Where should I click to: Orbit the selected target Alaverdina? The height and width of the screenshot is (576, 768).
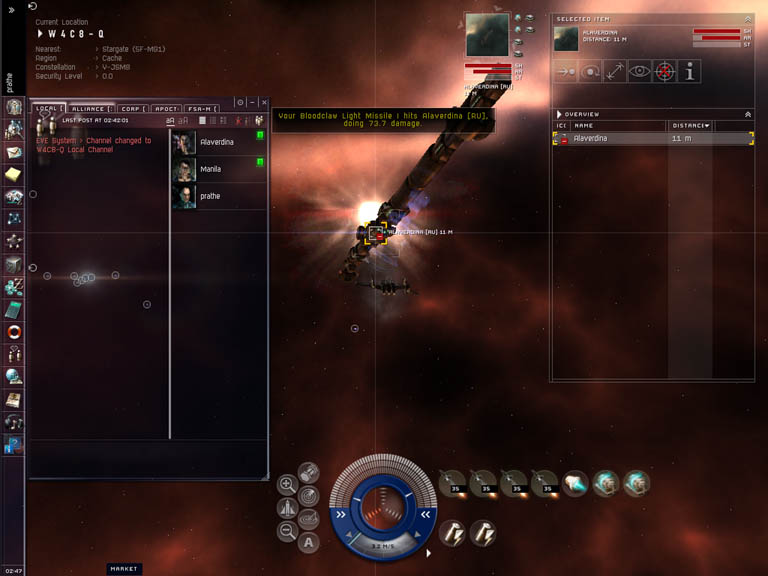tap(590, 71)
